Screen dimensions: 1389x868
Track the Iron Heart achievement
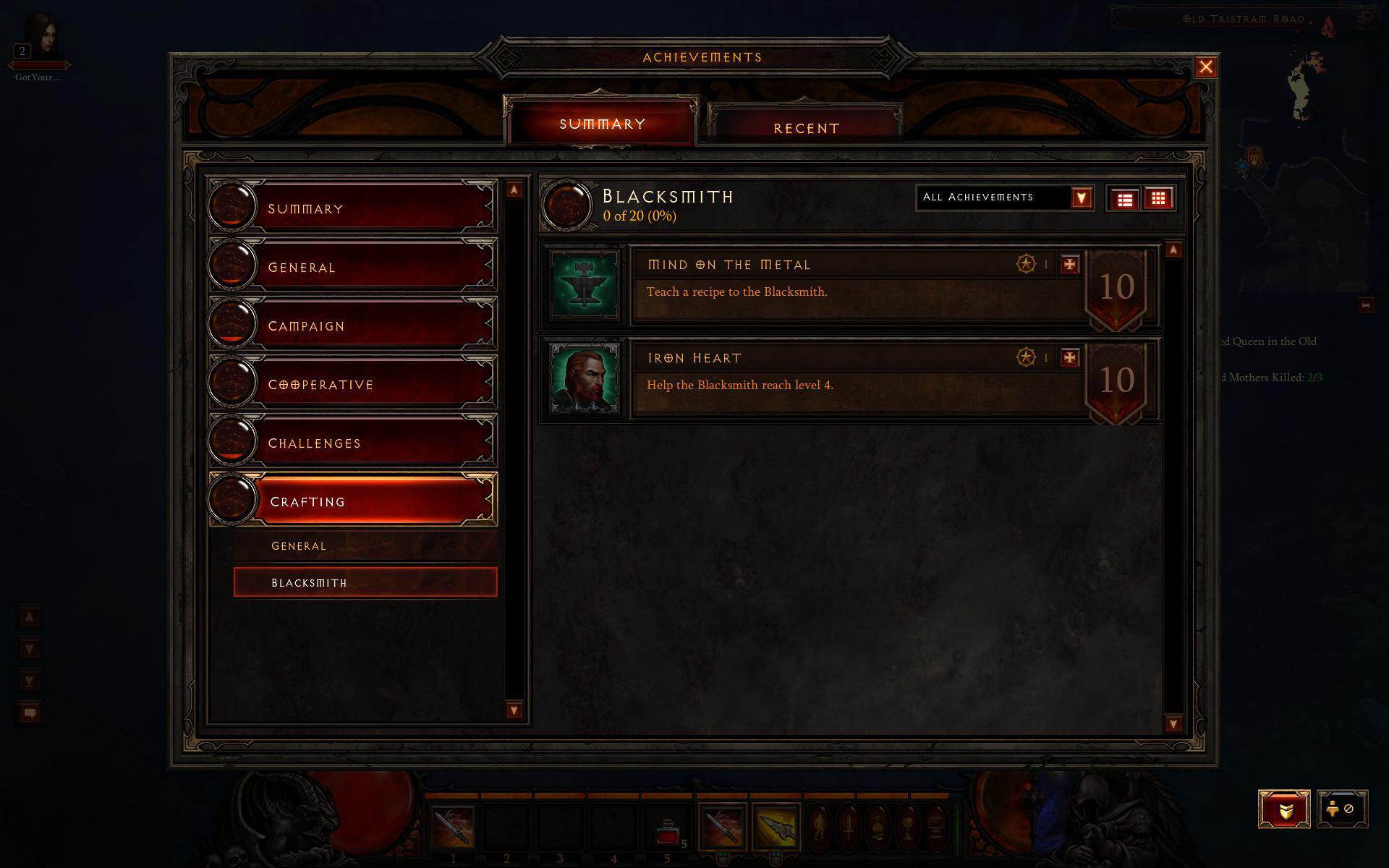click(1069, 358)
